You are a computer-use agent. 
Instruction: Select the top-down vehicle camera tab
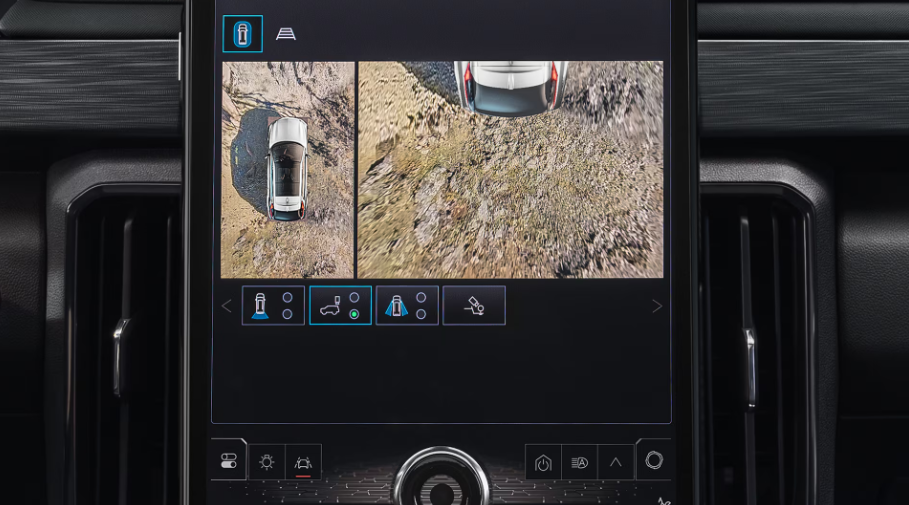[242, 34]
